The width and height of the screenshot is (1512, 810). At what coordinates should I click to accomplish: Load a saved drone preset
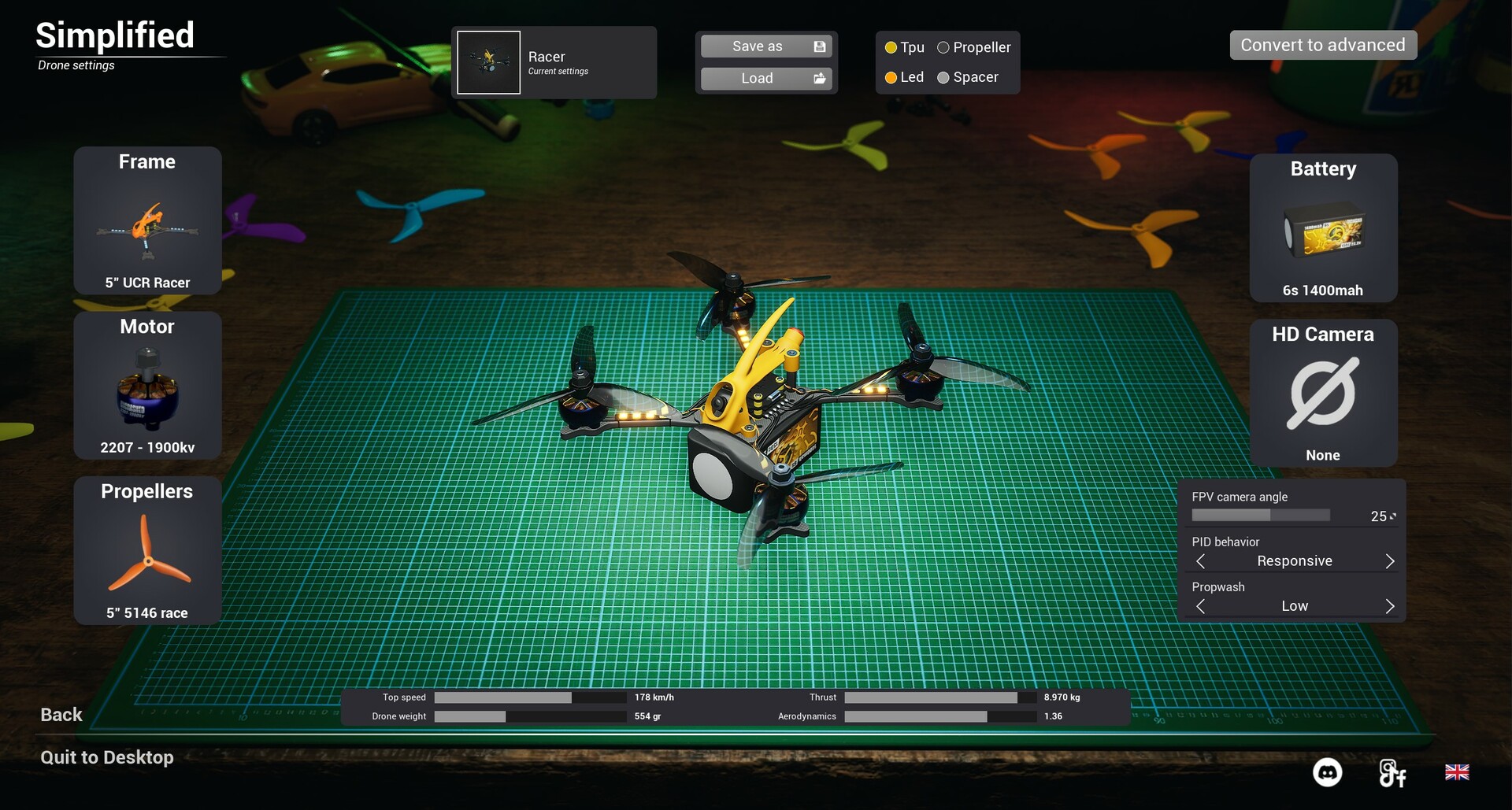point(765,78)
